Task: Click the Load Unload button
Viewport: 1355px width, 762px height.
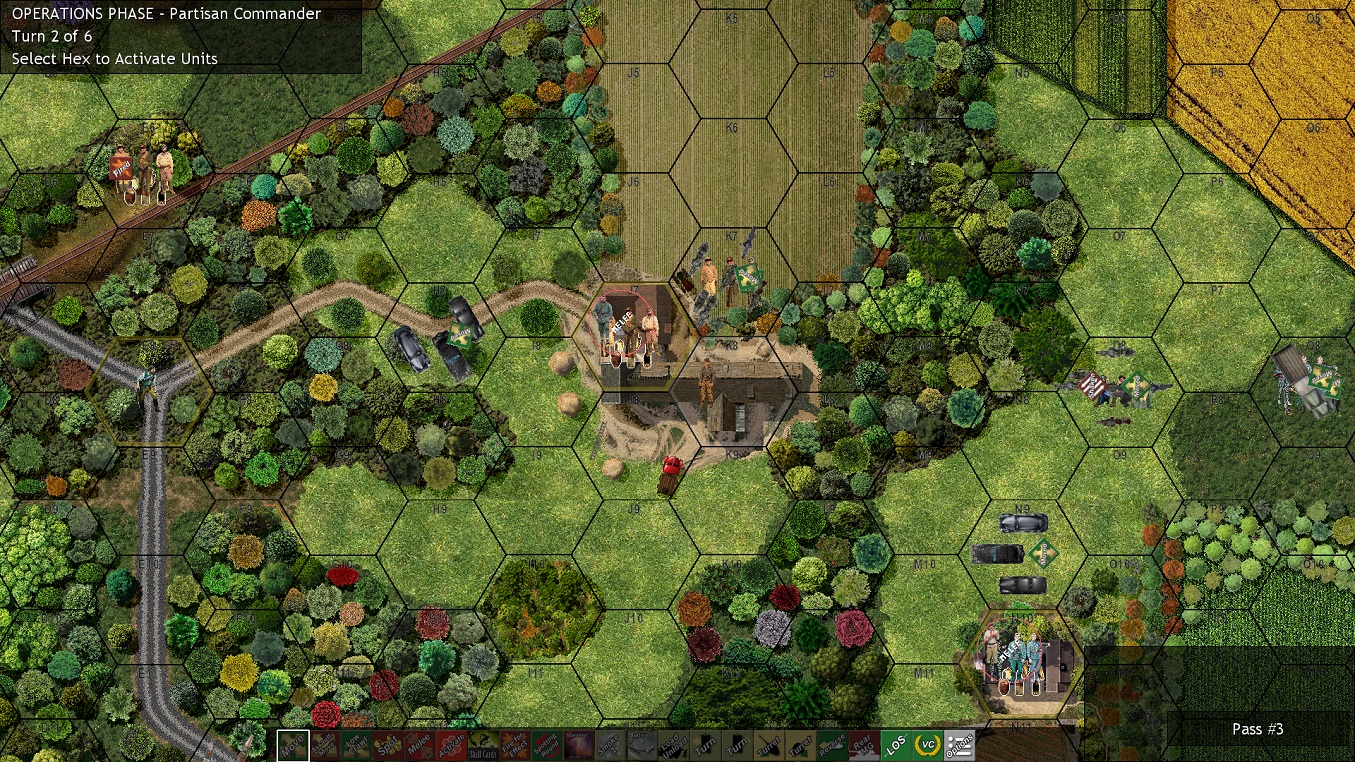Action: [x=672, y=745]
